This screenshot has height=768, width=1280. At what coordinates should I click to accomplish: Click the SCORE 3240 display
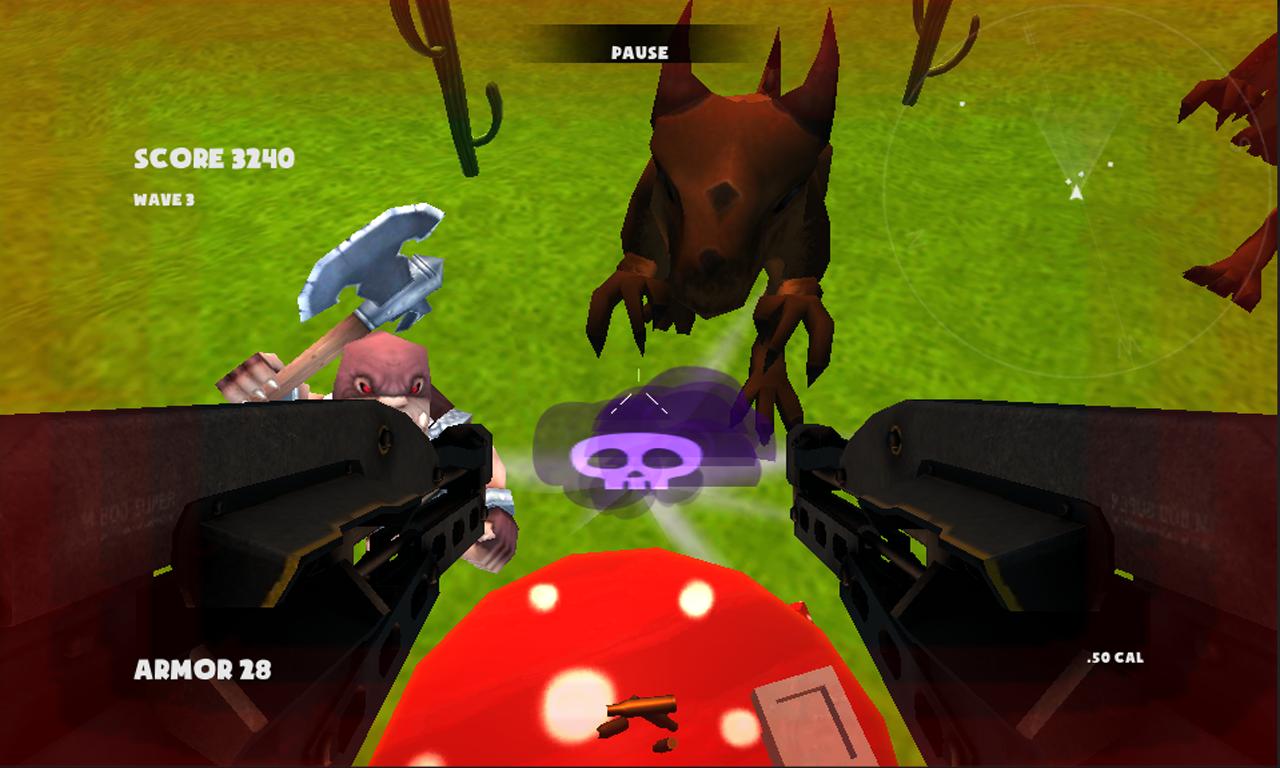[x=213, y=157]
